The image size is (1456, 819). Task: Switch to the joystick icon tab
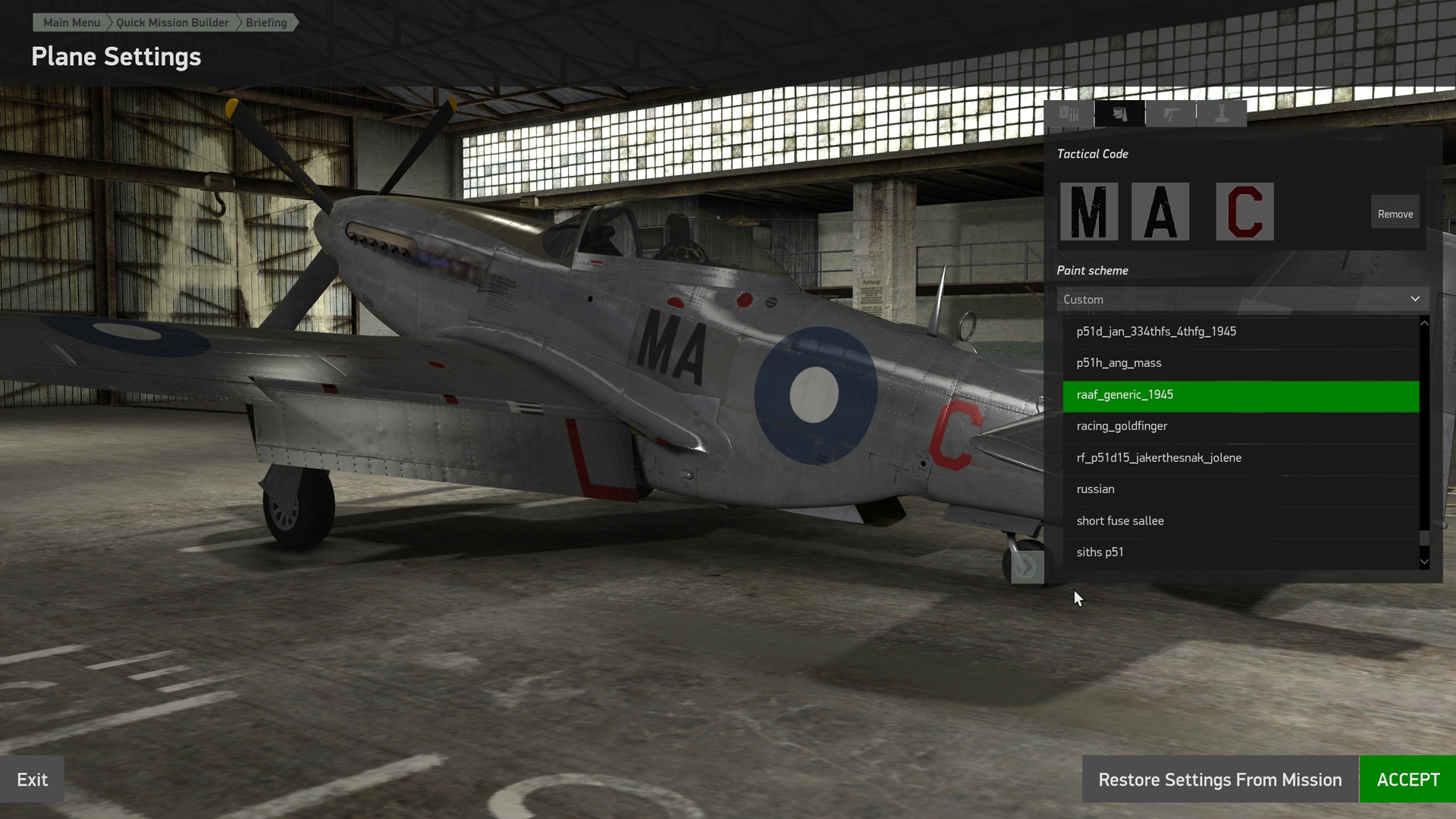1221,114
